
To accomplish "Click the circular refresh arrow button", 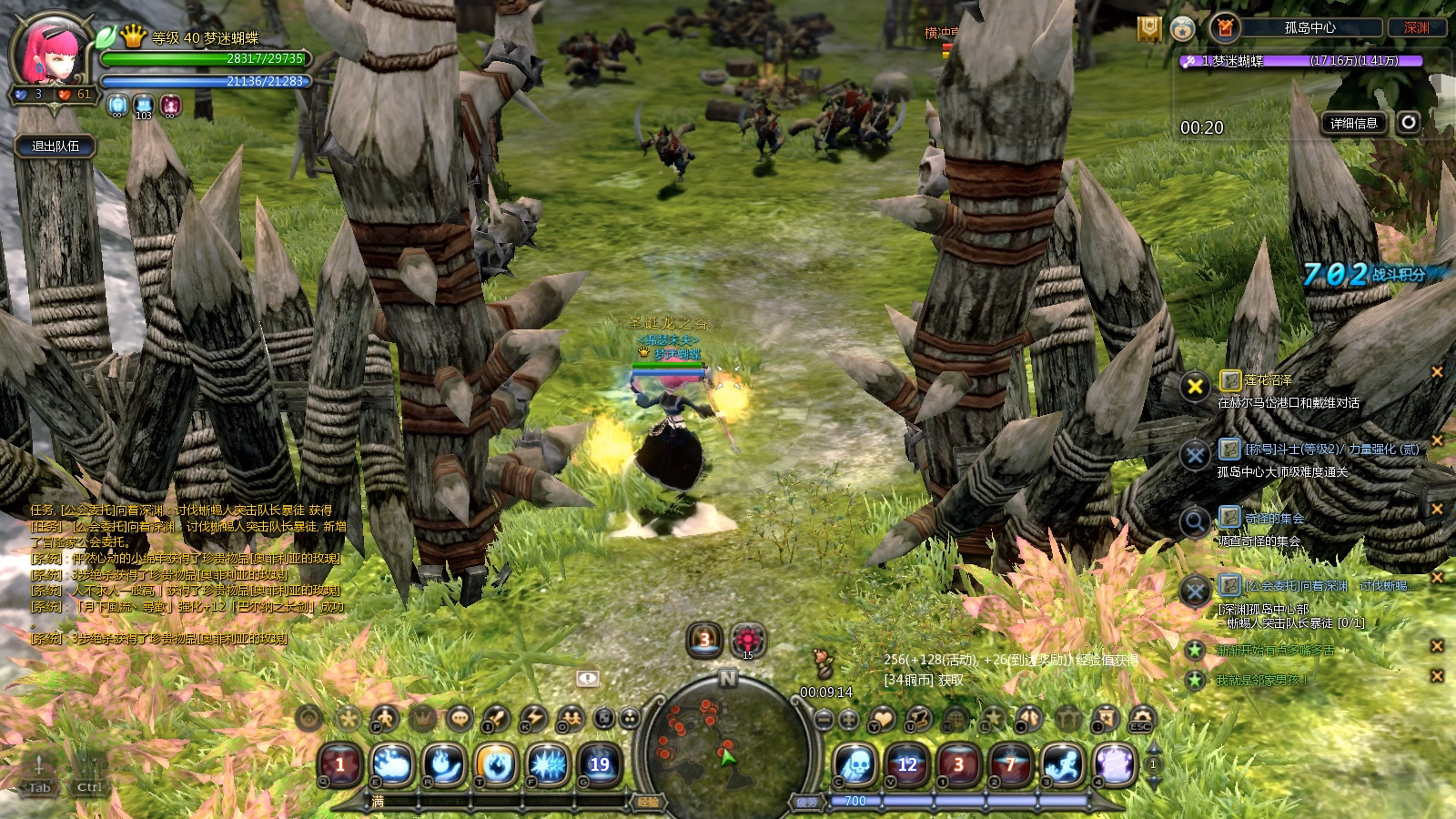I will pos(1409,122).
